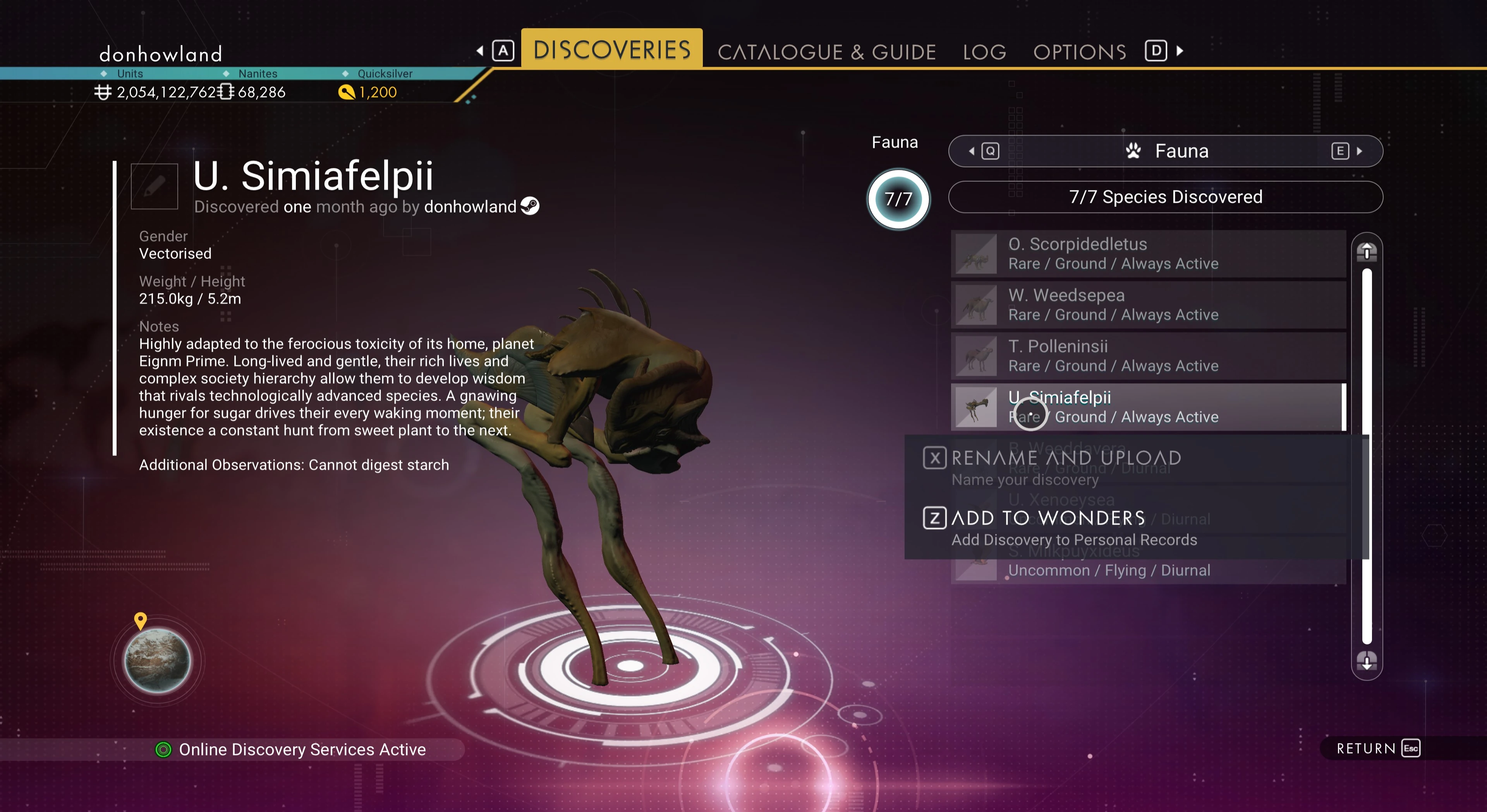Click the Return button
The height and width of the screenshot is (812, 1487).
(x=1377, y=749)
